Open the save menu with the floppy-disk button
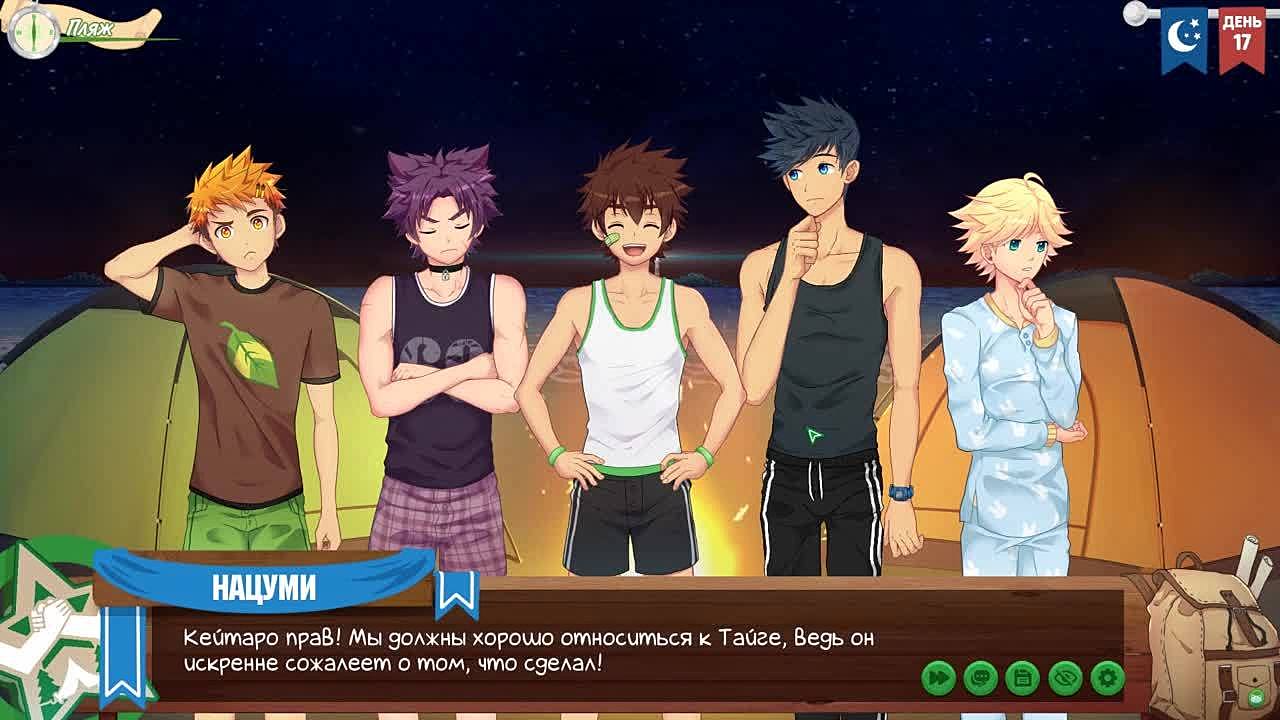 [1022, 678]
